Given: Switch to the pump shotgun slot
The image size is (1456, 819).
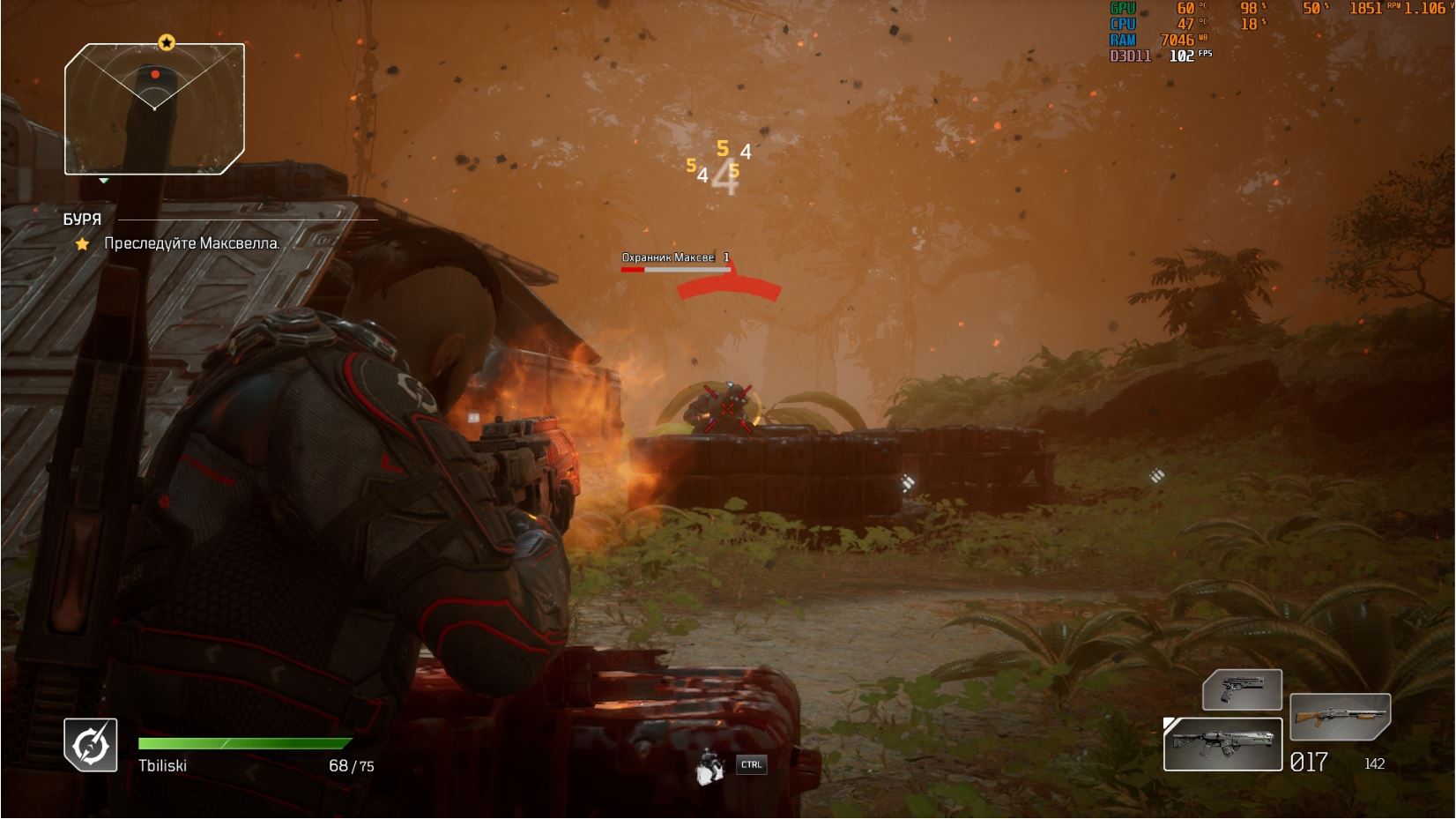Looking at the screenshot, I should tap(1340, 716).
